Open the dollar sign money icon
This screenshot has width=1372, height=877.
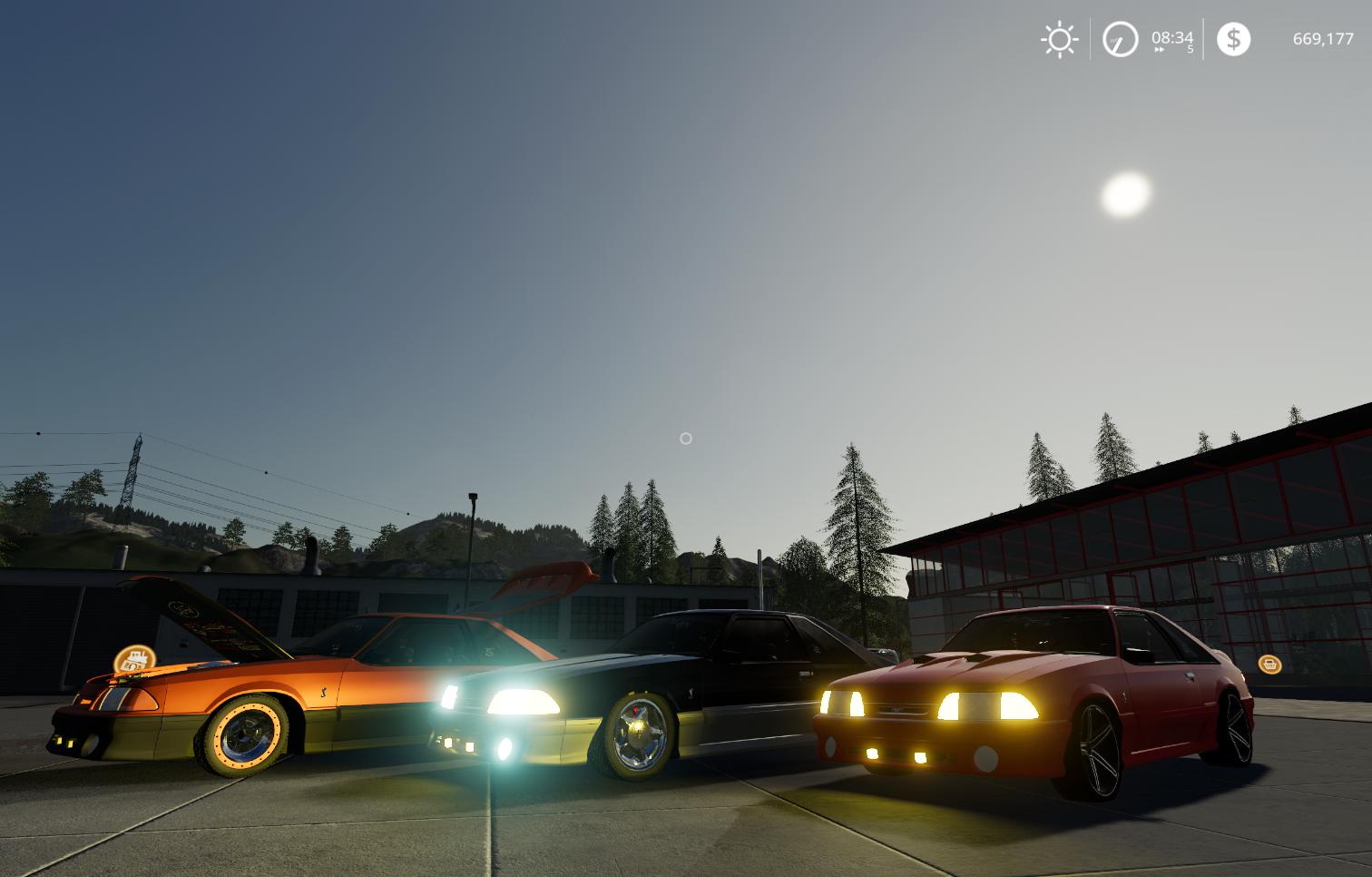pyautogui.click(x=1233, y=39)
